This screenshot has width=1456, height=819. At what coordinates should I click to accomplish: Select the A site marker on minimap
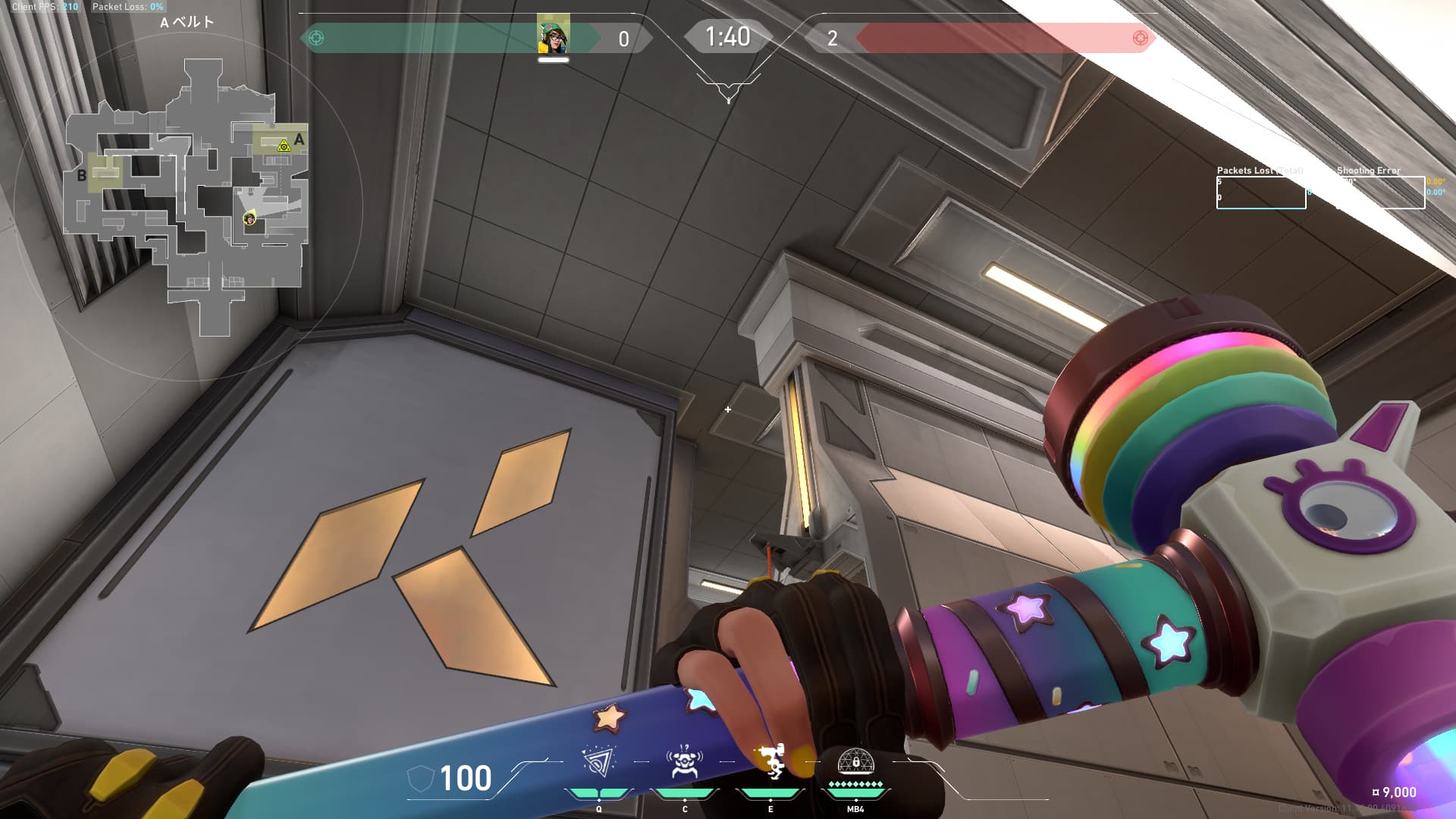[x=300, y=140]
